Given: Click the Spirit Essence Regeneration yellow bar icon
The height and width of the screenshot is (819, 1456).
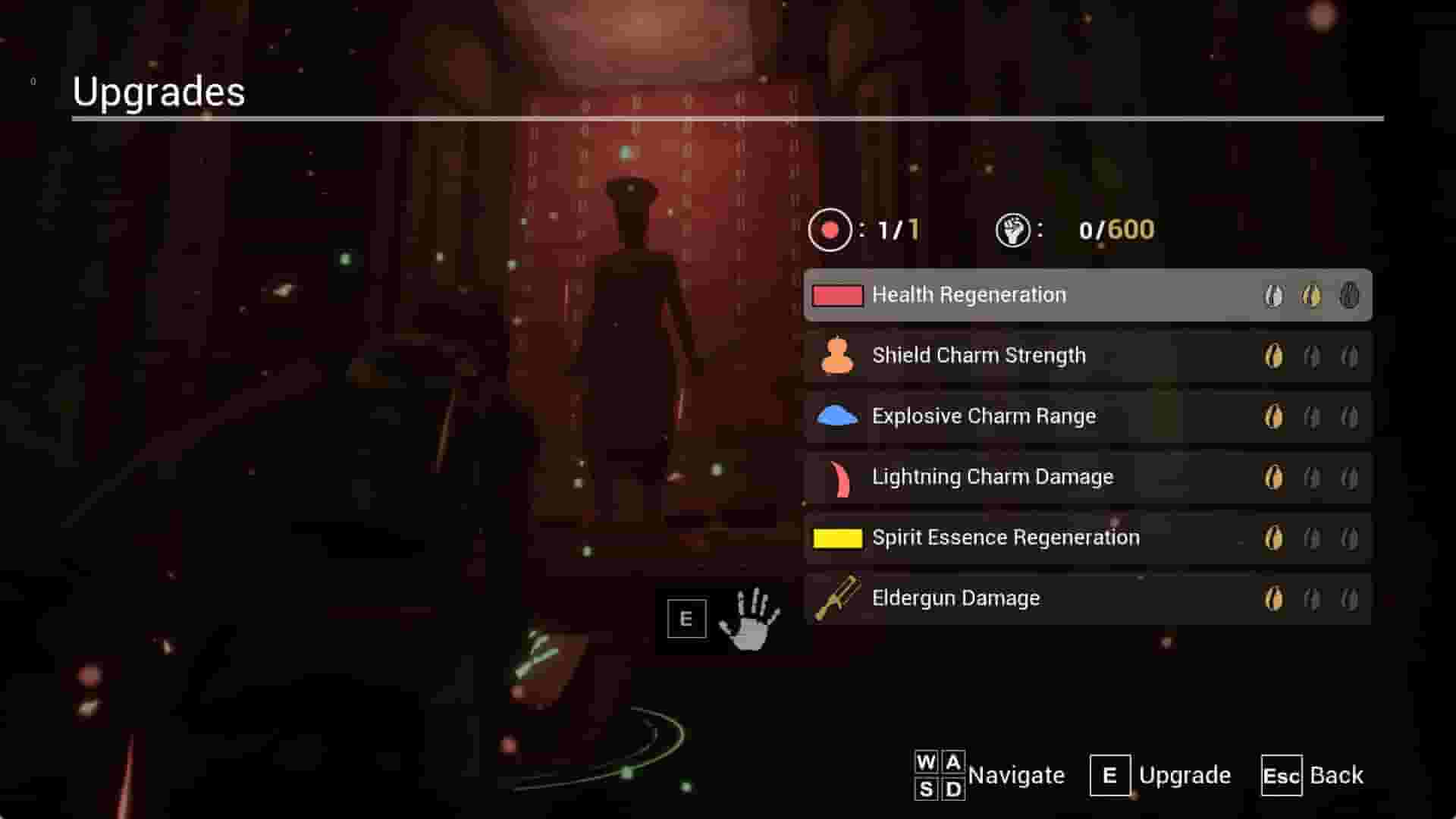Looking at the screenshot, I should coord(837,537).
